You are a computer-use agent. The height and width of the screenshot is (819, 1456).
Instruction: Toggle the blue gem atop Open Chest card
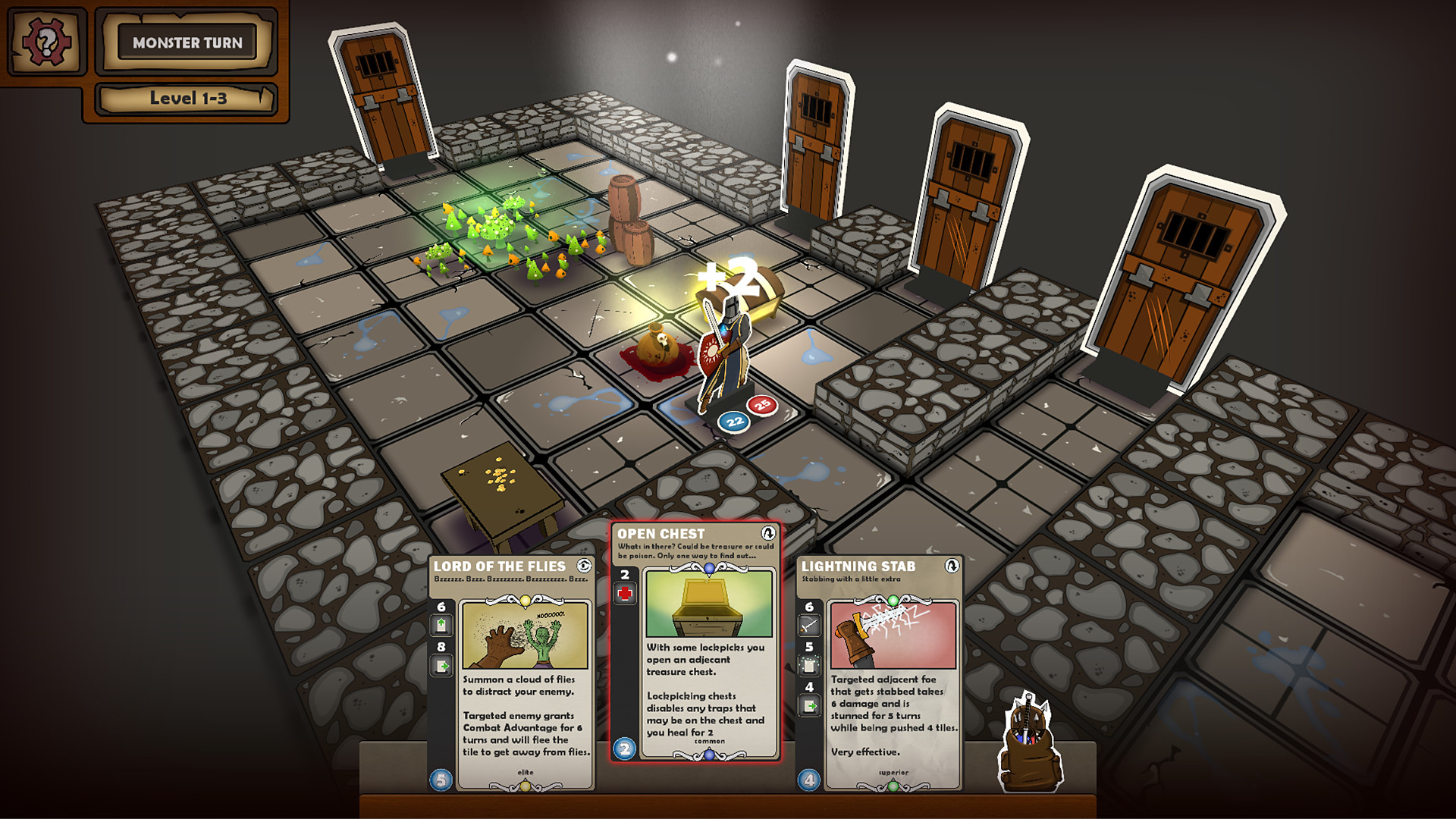[x=709, y=568]
